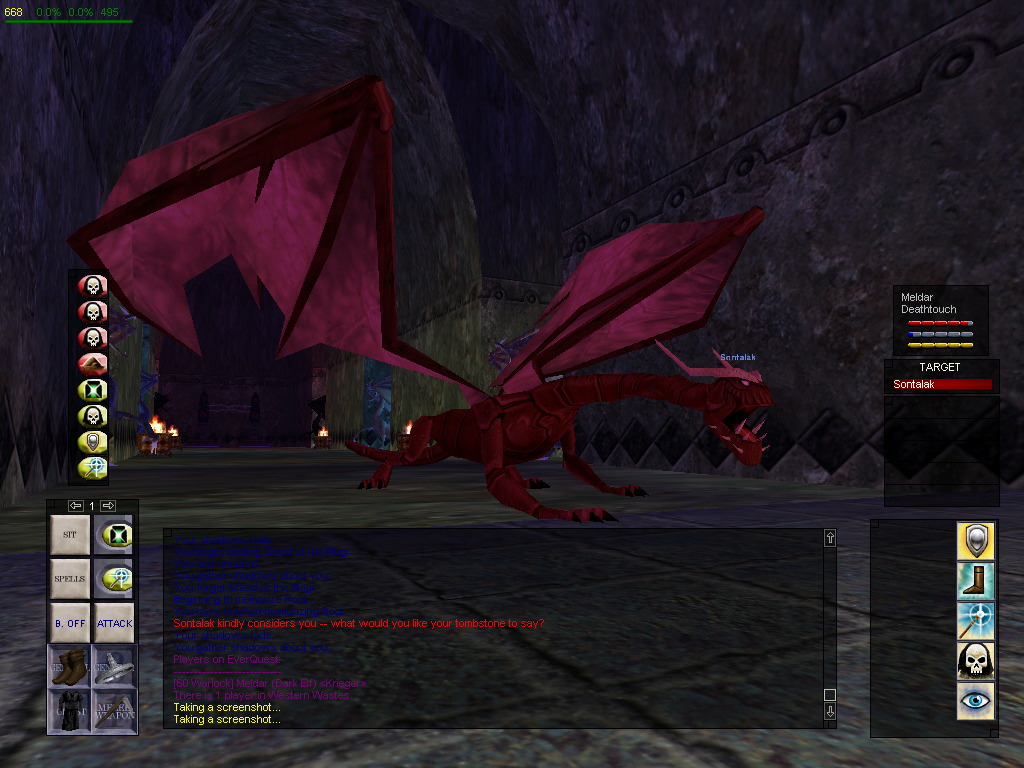Go to the next hotbar page arrow
Image resolution: width=1024 pixels, height=768 pixels.
tap(108, 506)
